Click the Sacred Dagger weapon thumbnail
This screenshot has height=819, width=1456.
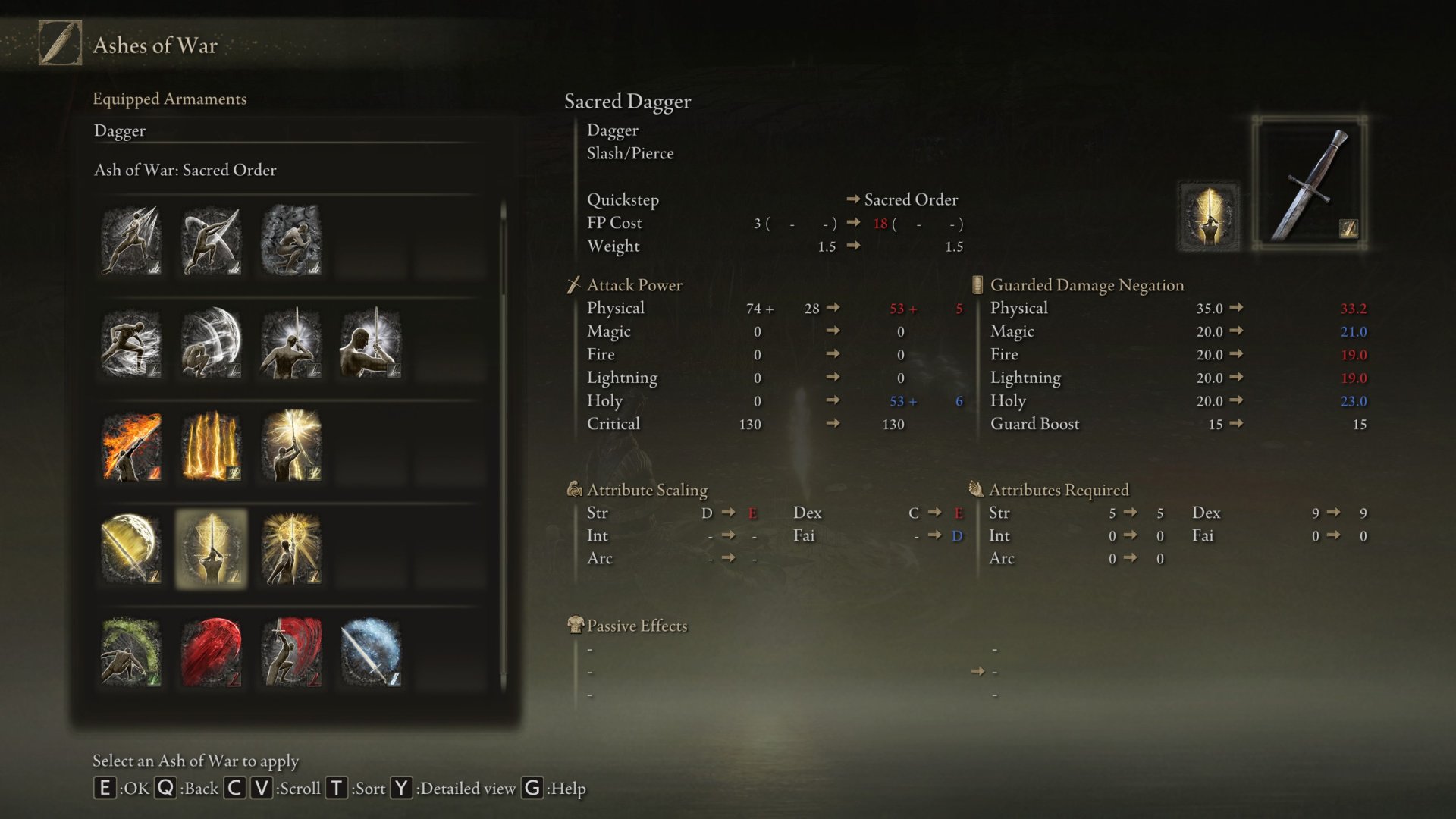pyautogui.click(x=1310, y=184)
